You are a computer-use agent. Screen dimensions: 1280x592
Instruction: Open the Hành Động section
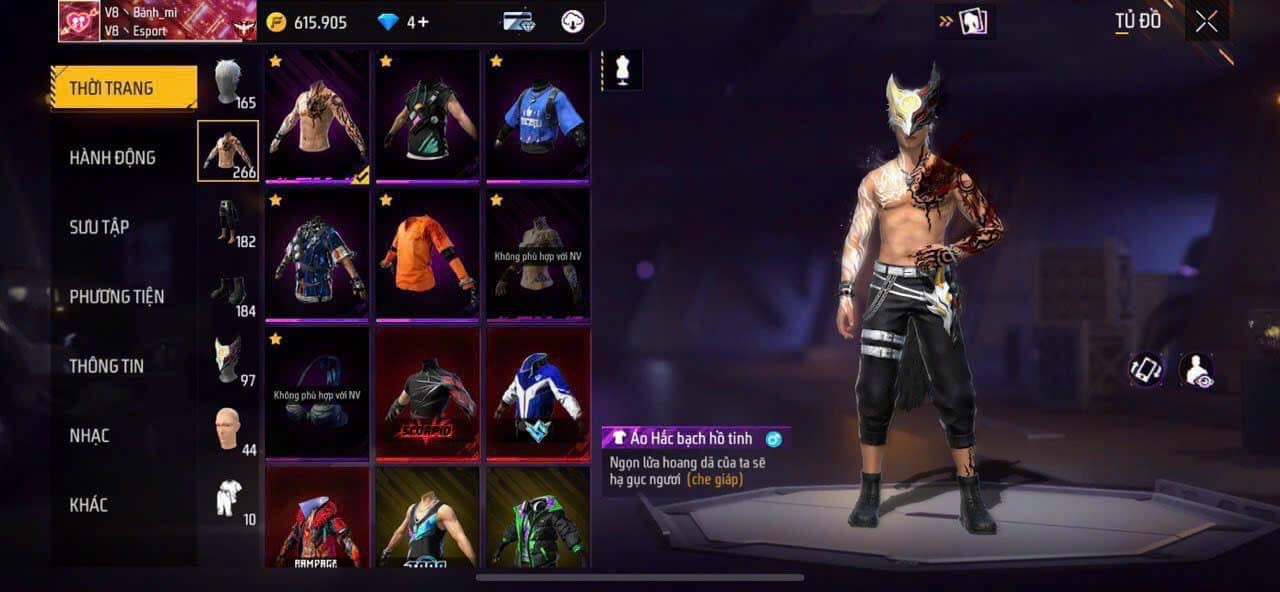[112, 157]
